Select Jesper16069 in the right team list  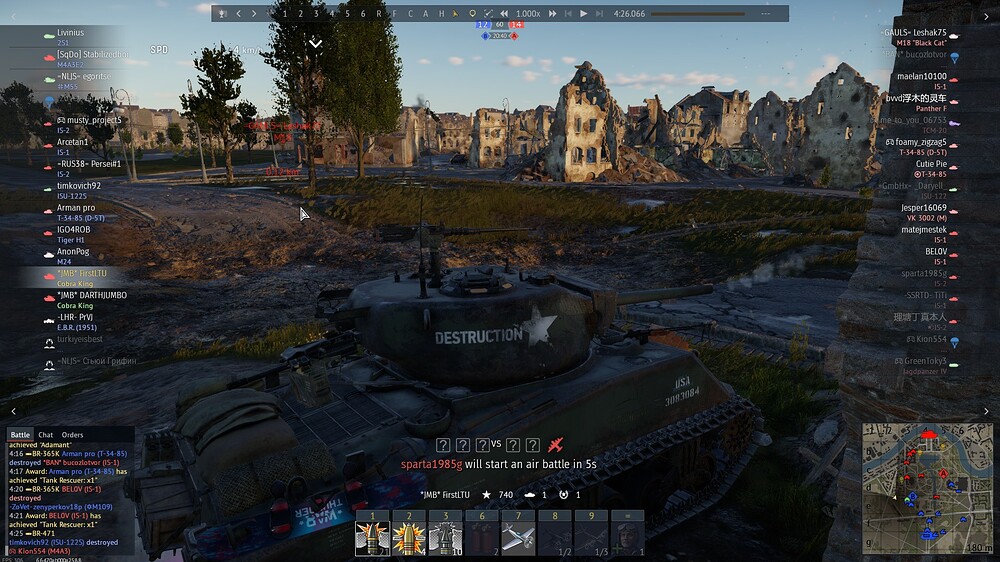coord(923,207)
